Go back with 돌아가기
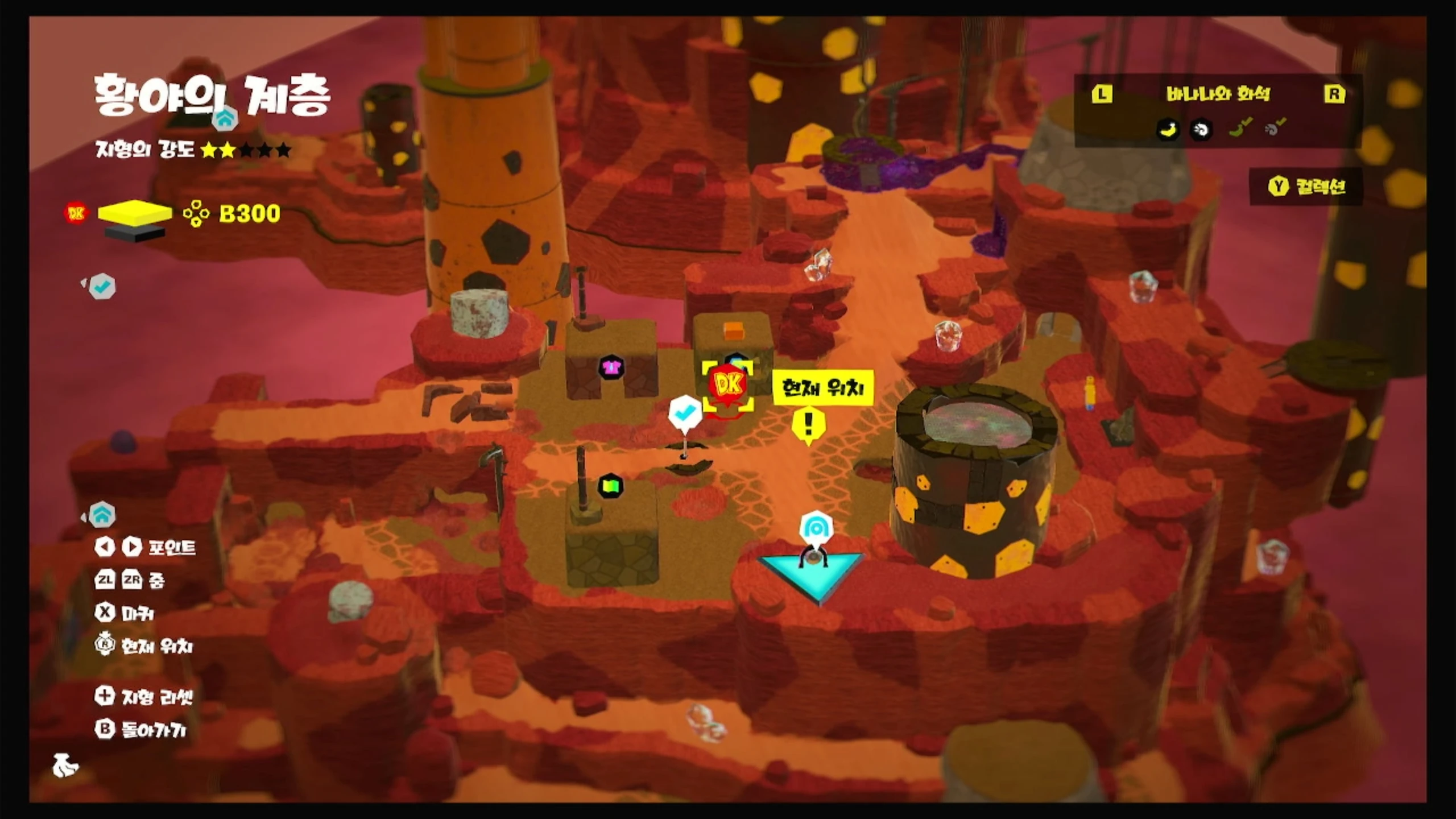The height and width of the screenshot is (819, 1456). coord(141,729)
